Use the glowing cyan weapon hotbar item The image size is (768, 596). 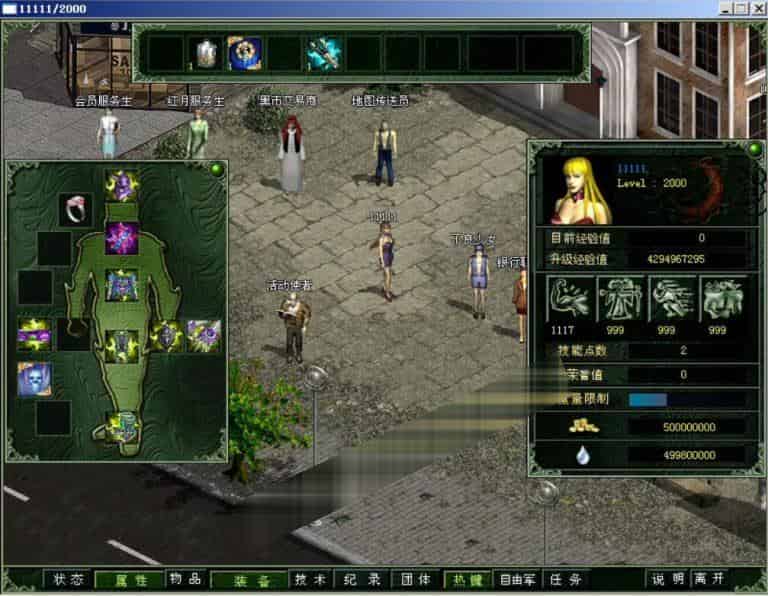pos(324,53)
